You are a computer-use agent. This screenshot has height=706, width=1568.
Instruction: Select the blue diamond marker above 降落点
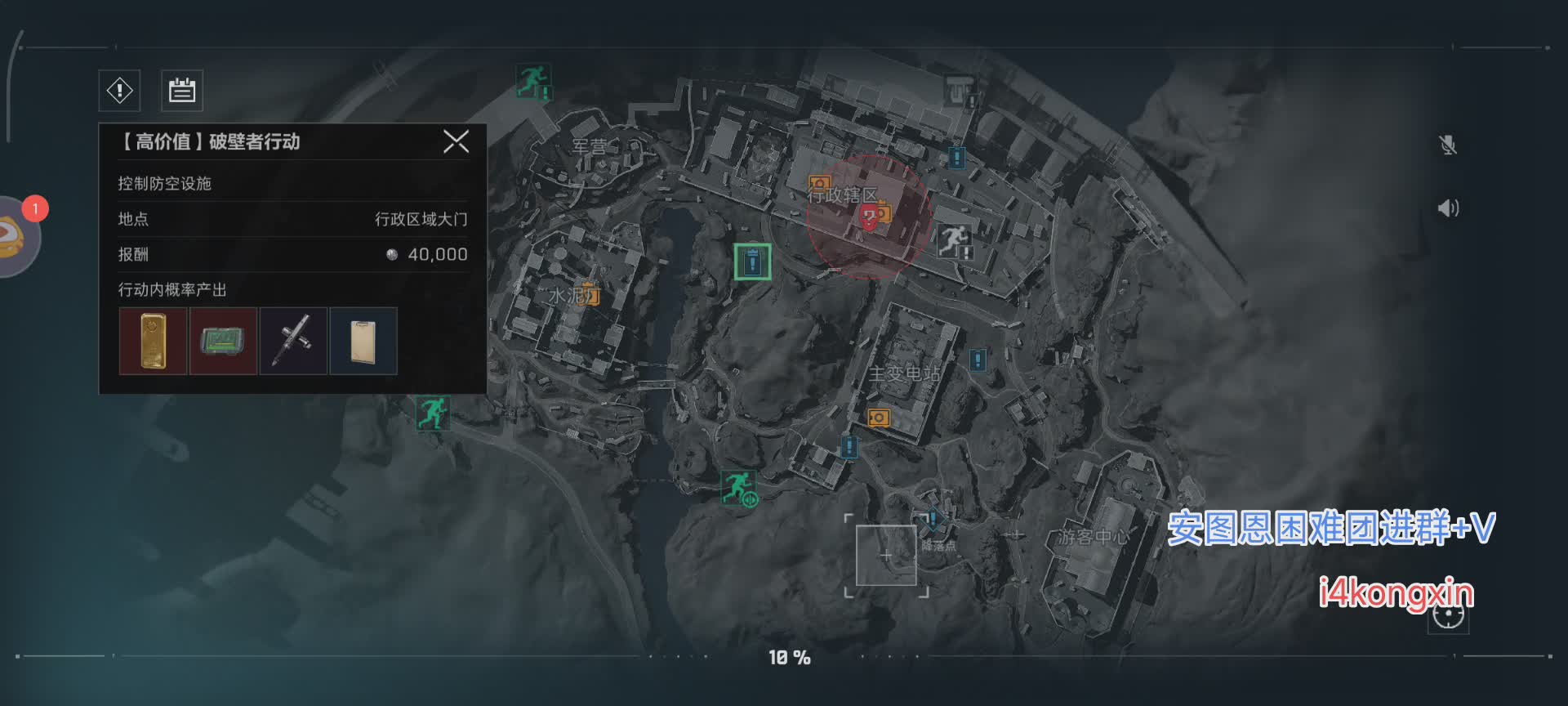click(932, 518)
